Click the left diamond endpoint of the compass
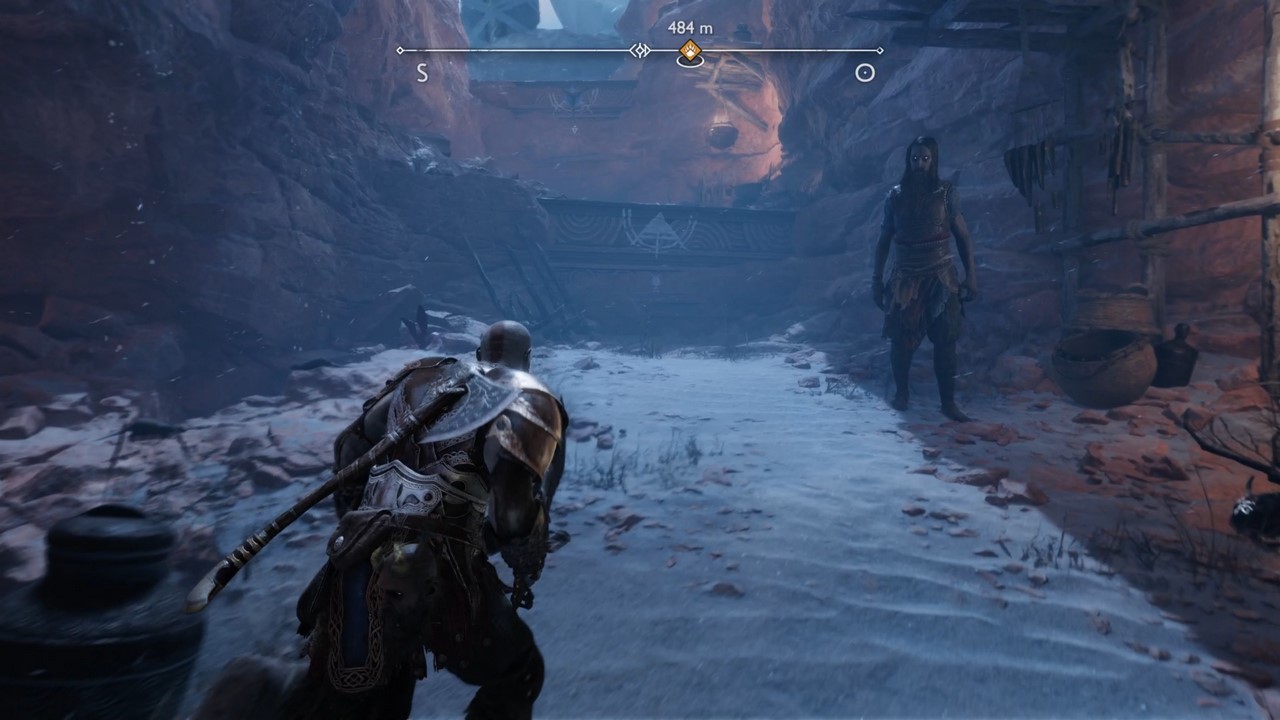1280x720 pixels. tap(399, 50)
